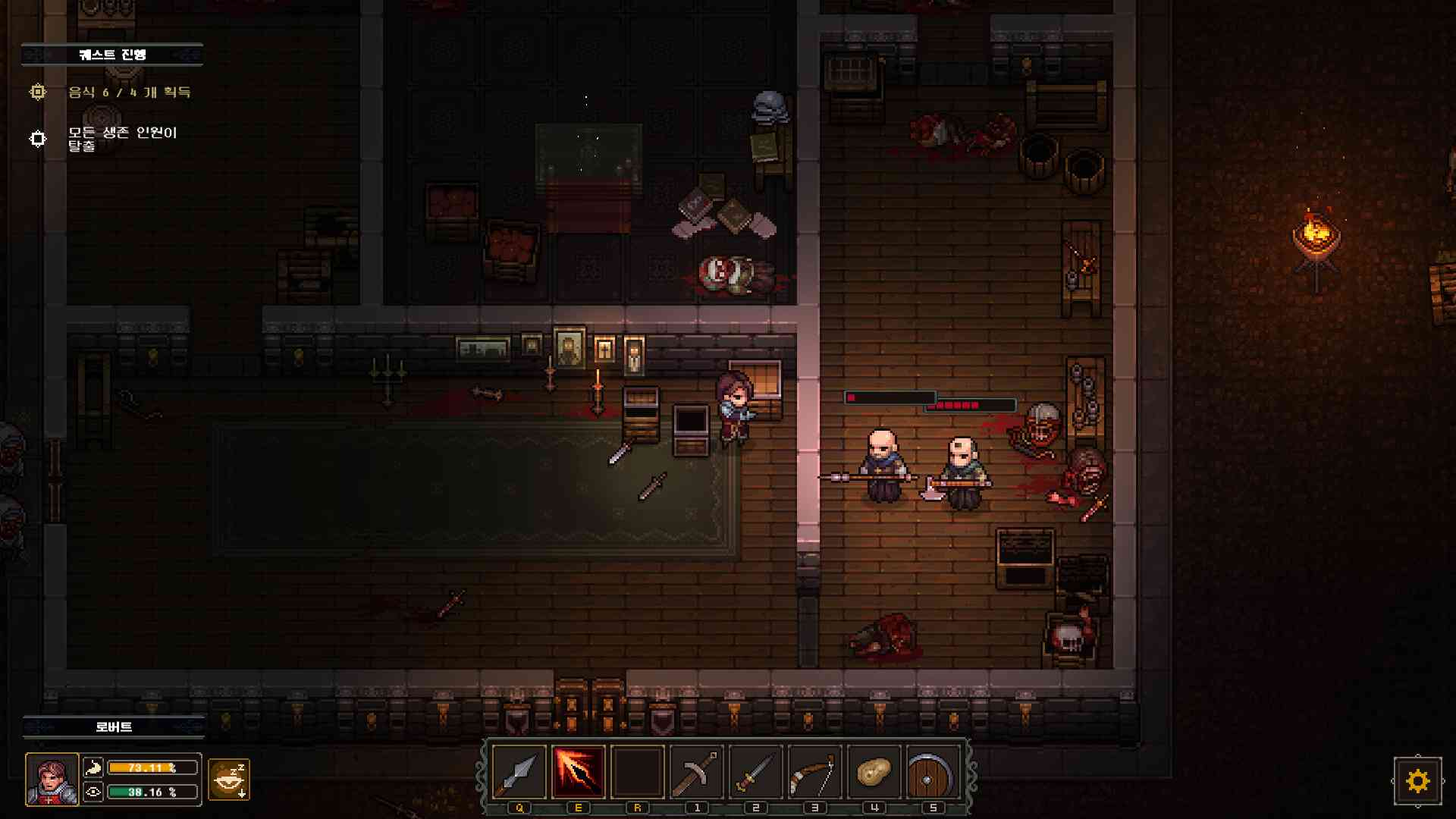Select the 로버트 name tab above the portrait
Screen dimensions: 1456x819
coord(112,726)
